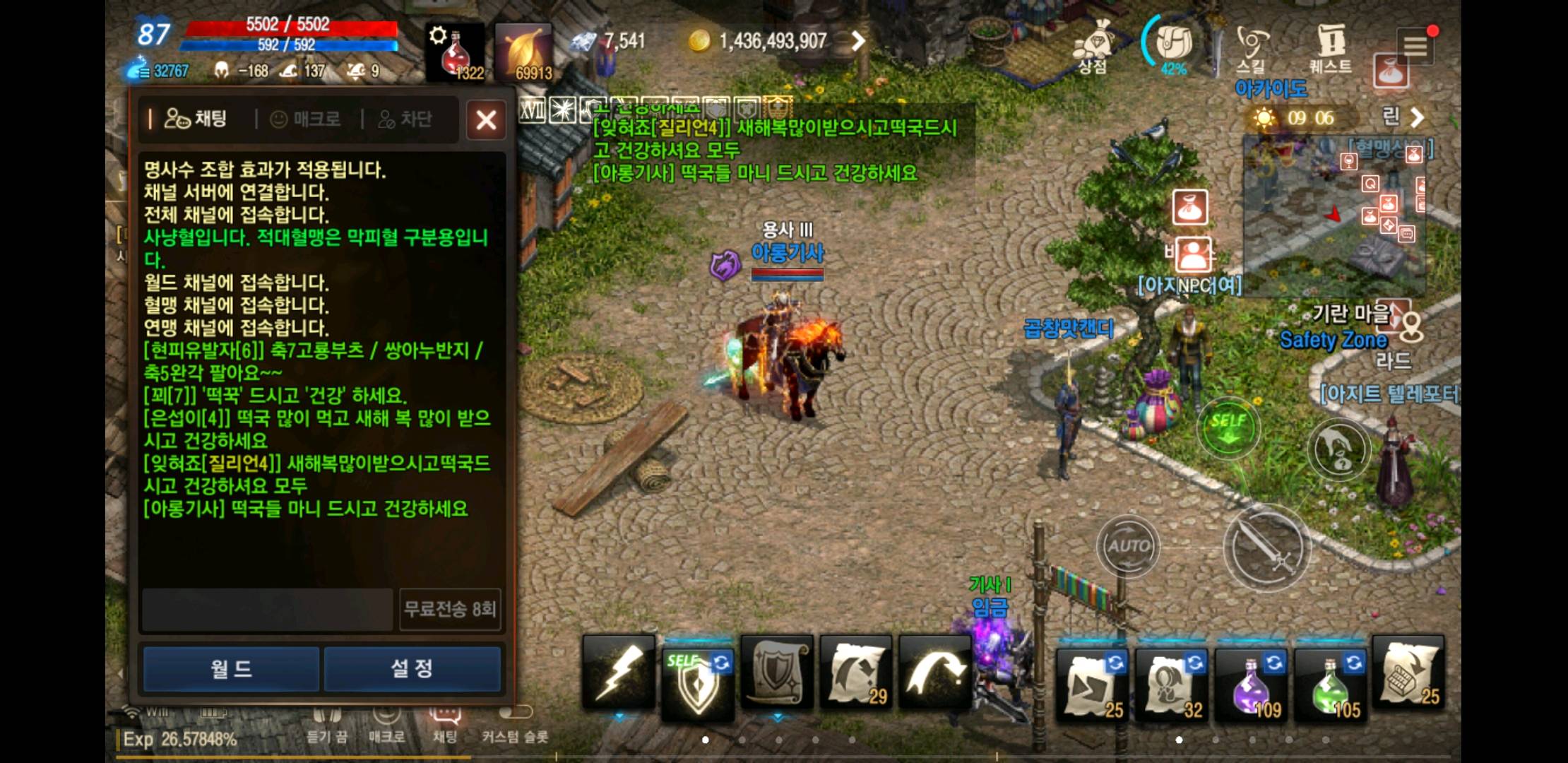1568x763 pixels.
Task: Toggle AUTO combat mode
Action: click(x=1128, y=544)
